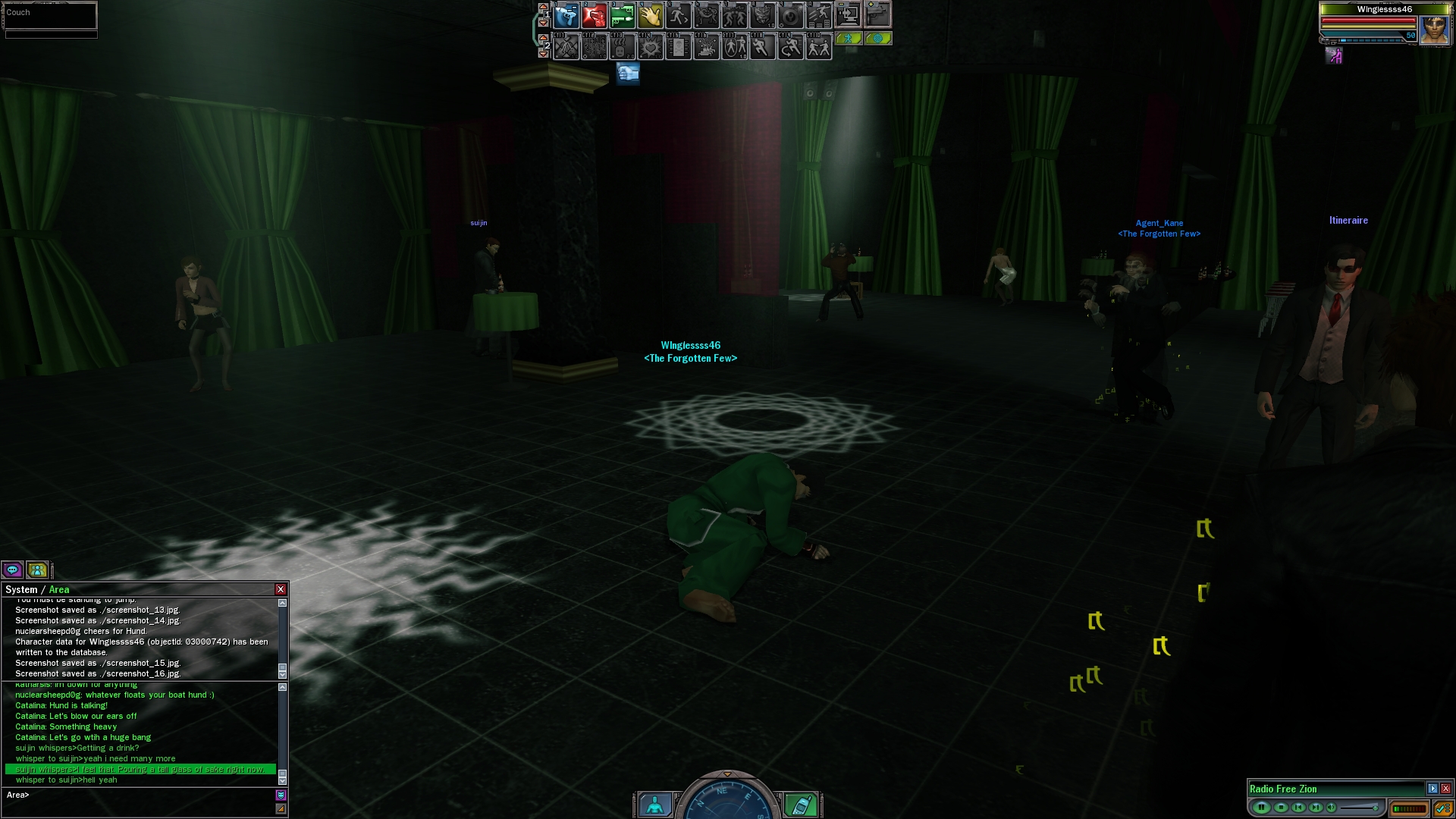
Task: Mute the radio with the speaker button
Action: (x=1332, y=808)
